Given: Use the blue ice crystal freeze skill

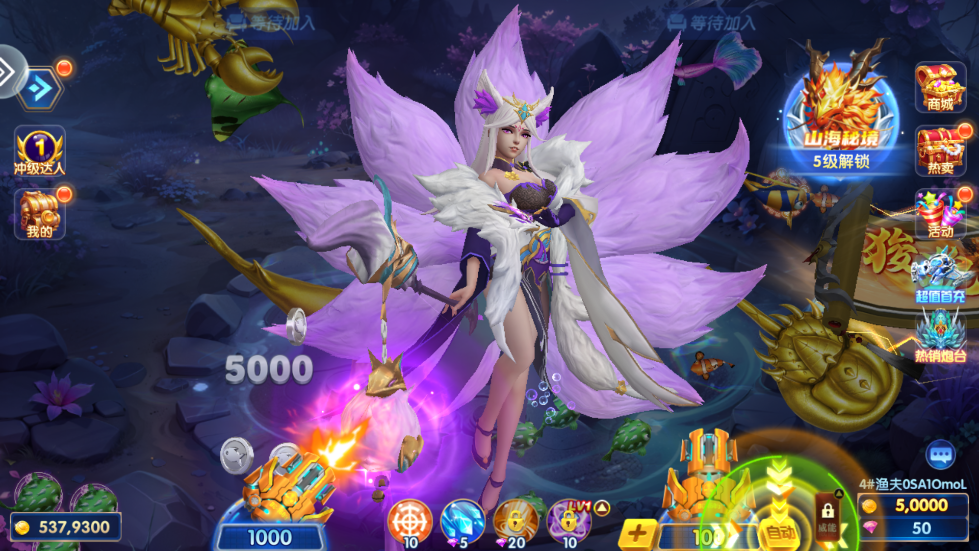Looking at the screenshot, I should (462, 519).
